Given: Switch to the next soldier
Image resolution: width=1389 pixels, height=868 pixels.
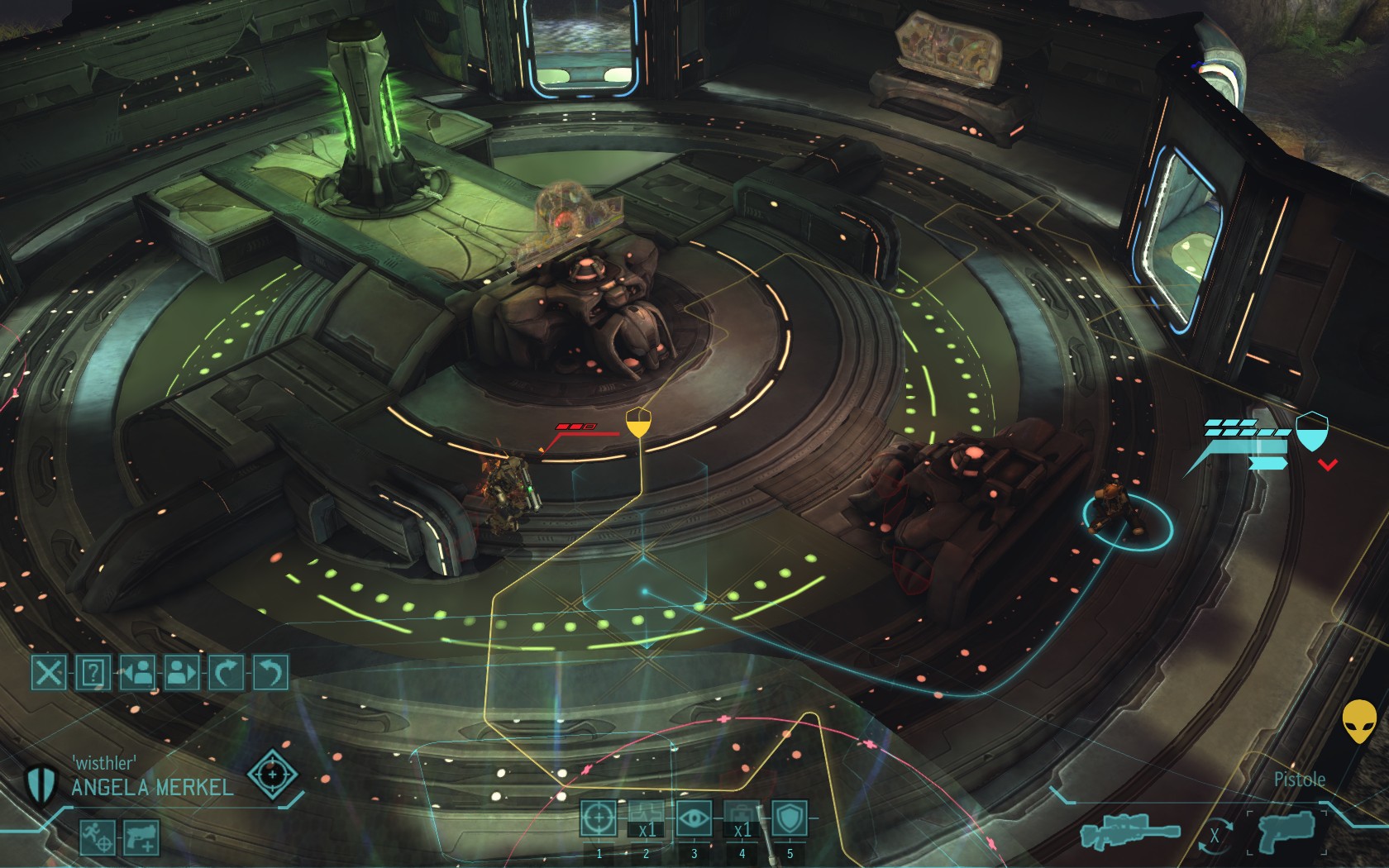Looking at the screenshot, I should [x=181, y=673].
